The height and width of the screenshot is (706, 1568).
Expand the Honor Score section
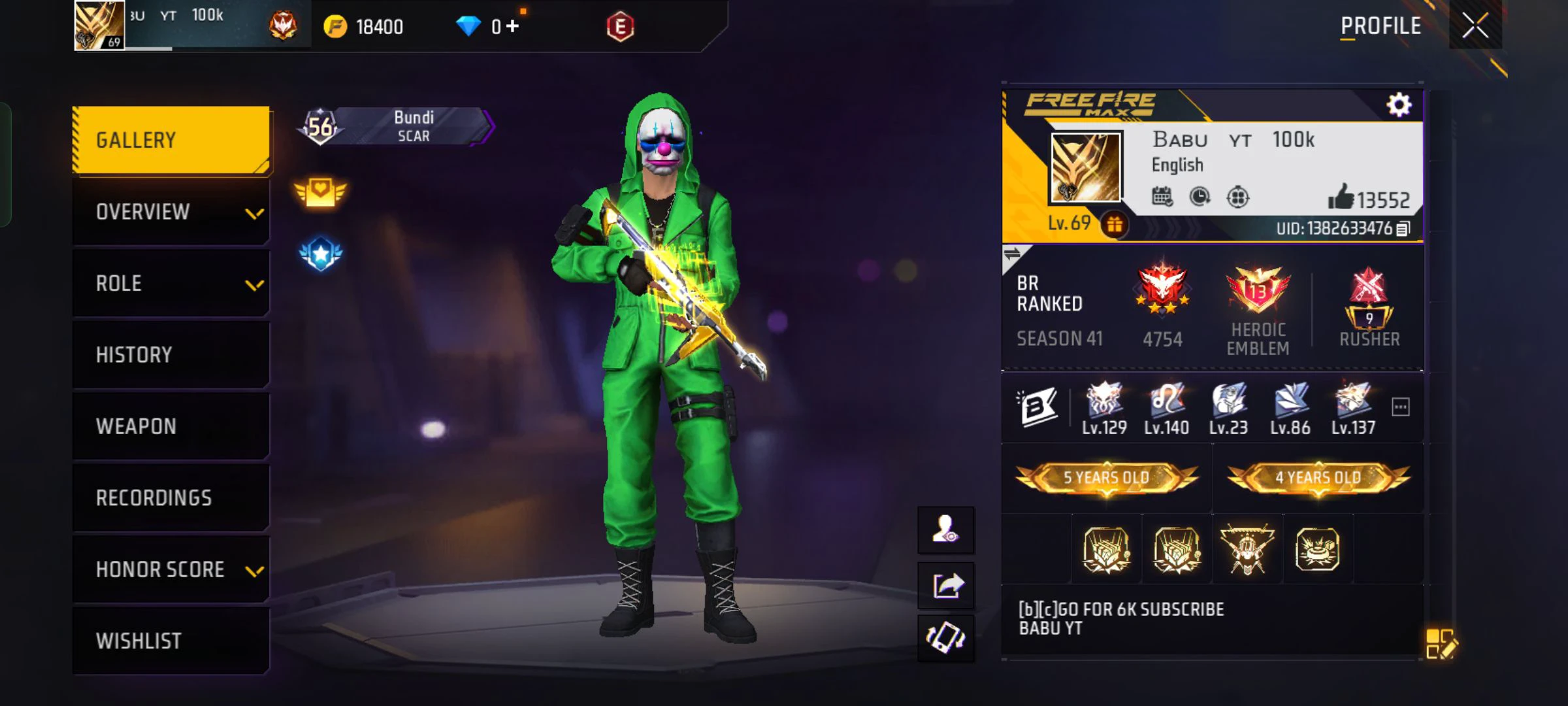pyautogui.click(x=171, y=569)
